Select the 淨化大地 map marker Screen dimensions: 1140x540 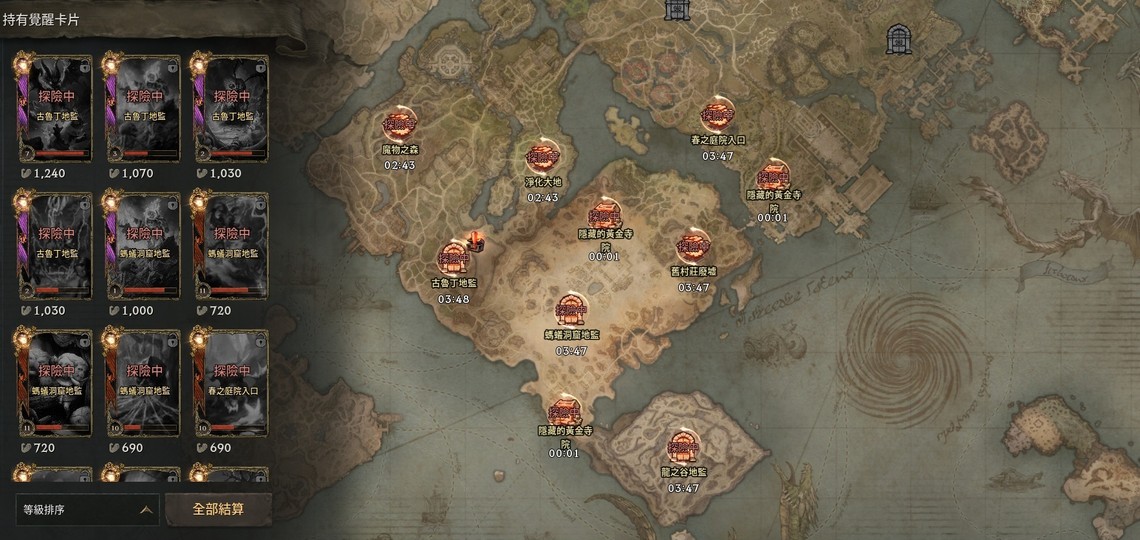coord(543,158)
